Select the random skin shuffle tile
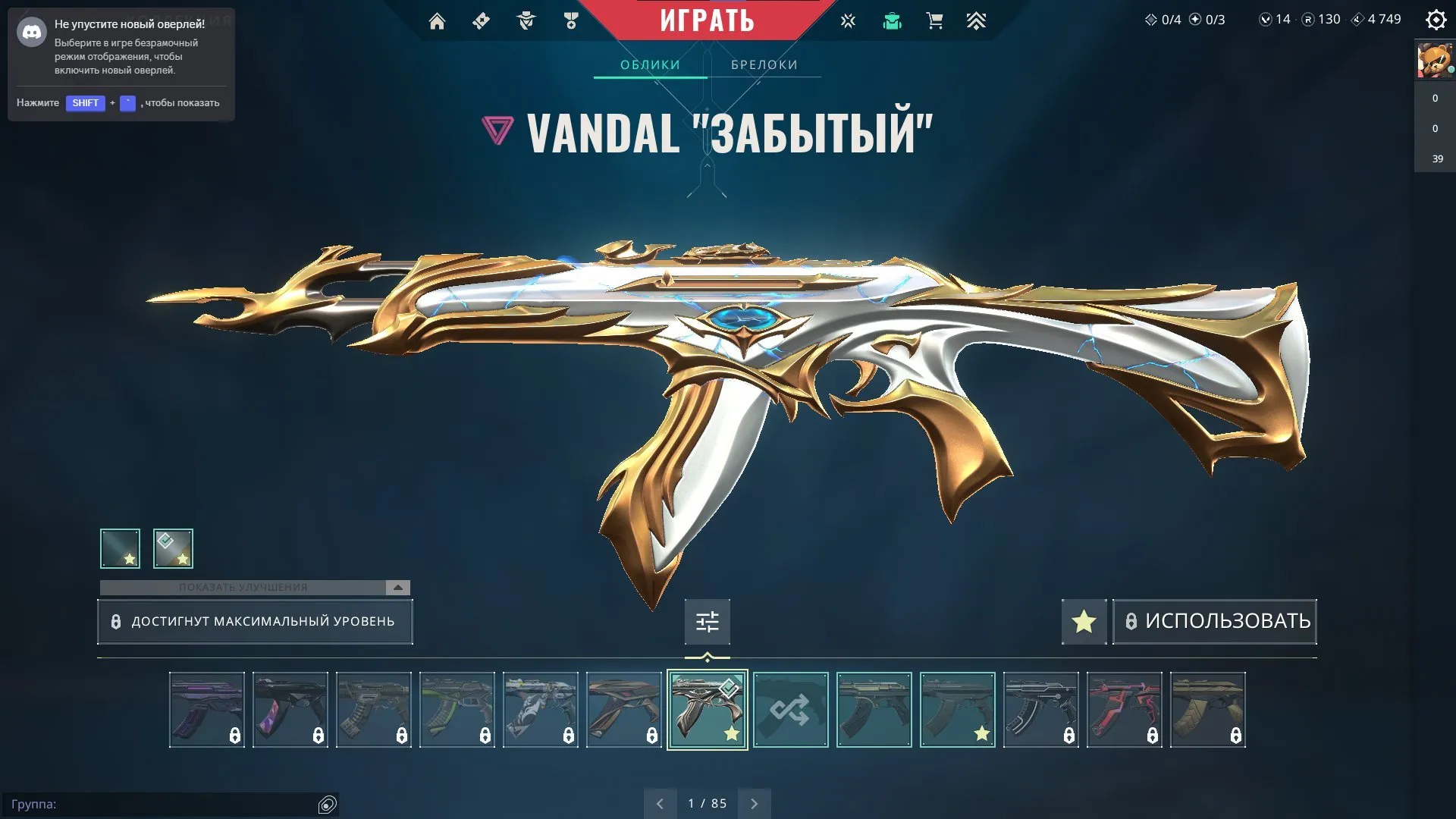1456x819 pixels. (x=791, y=710)
